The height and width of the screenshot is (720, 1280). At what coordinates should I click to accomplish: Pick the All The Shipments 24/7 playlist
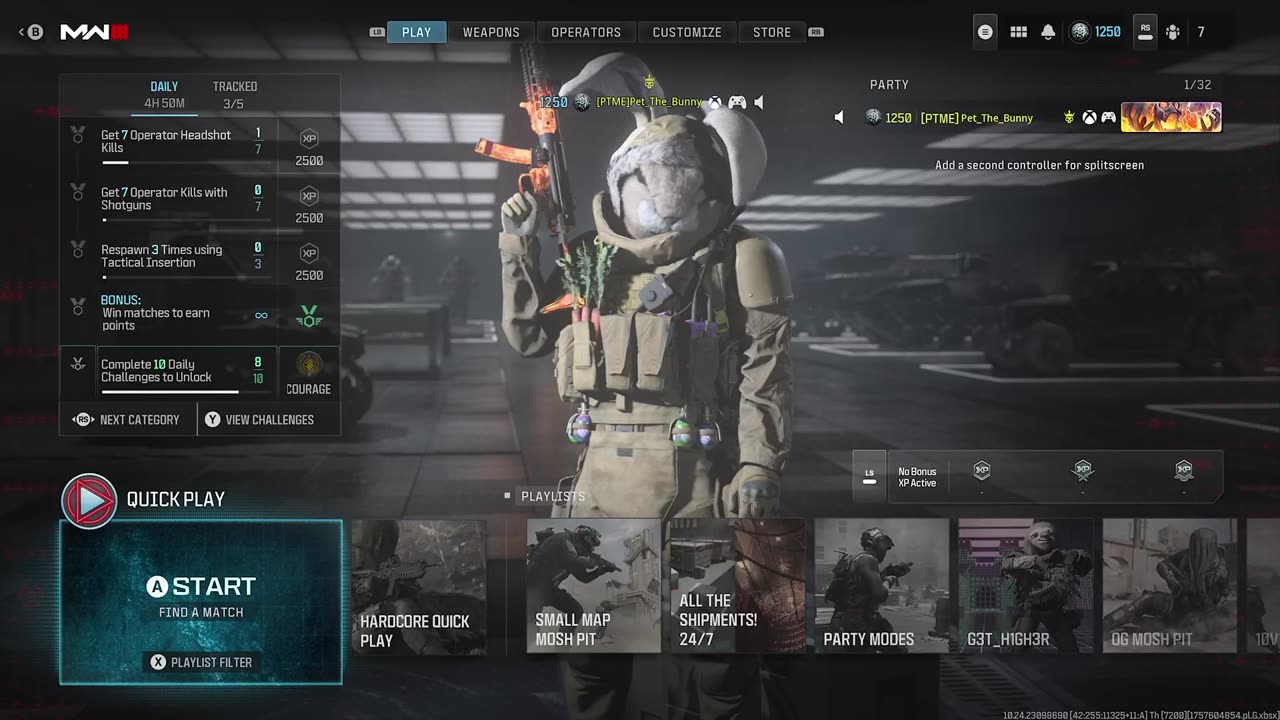point(737,586)
